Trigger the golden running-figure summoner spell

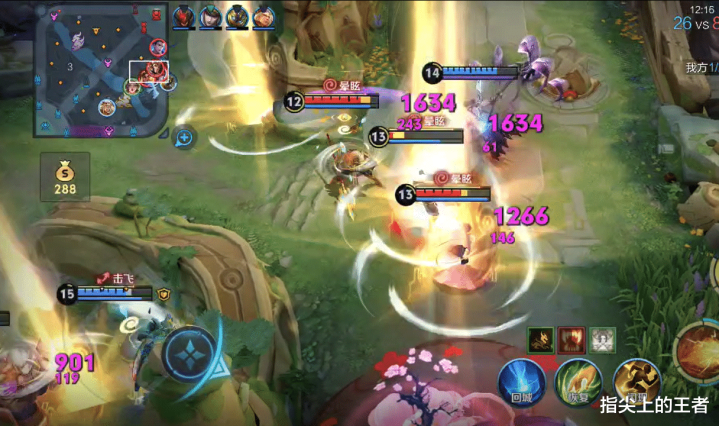tap(635, 381)
